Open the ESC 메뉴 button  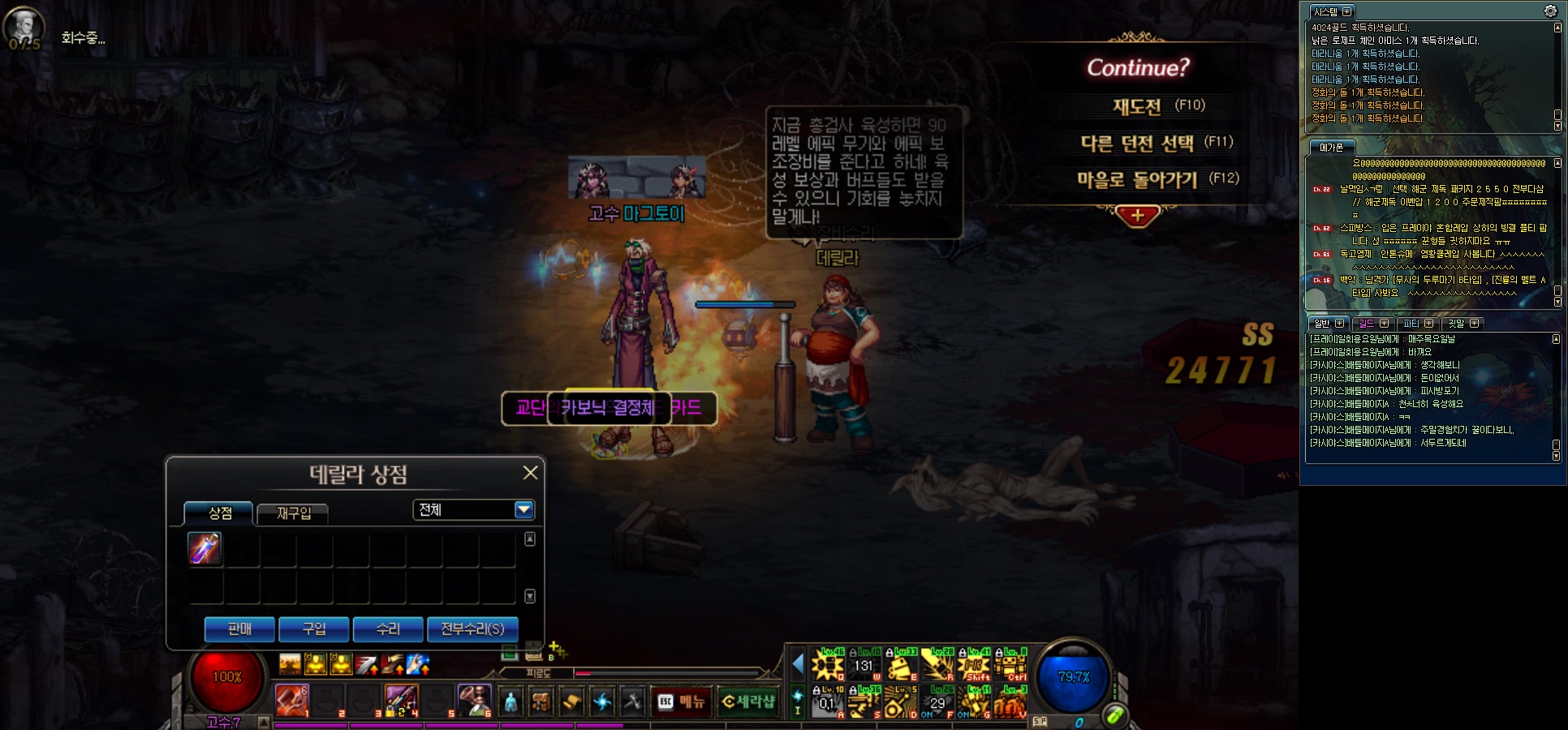coord(682,702)
